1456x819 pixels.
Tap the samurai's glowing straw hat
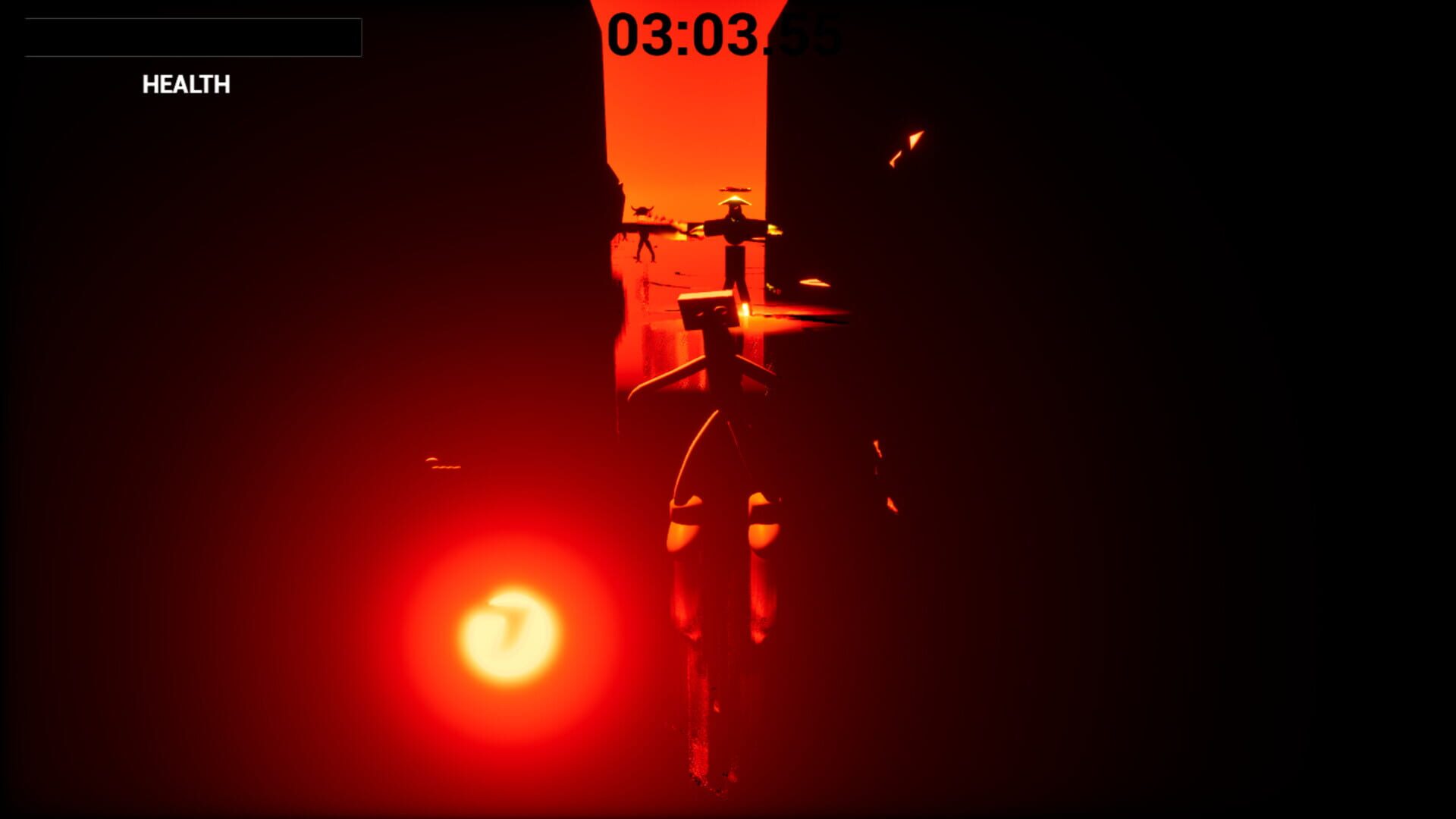(735, 202)
